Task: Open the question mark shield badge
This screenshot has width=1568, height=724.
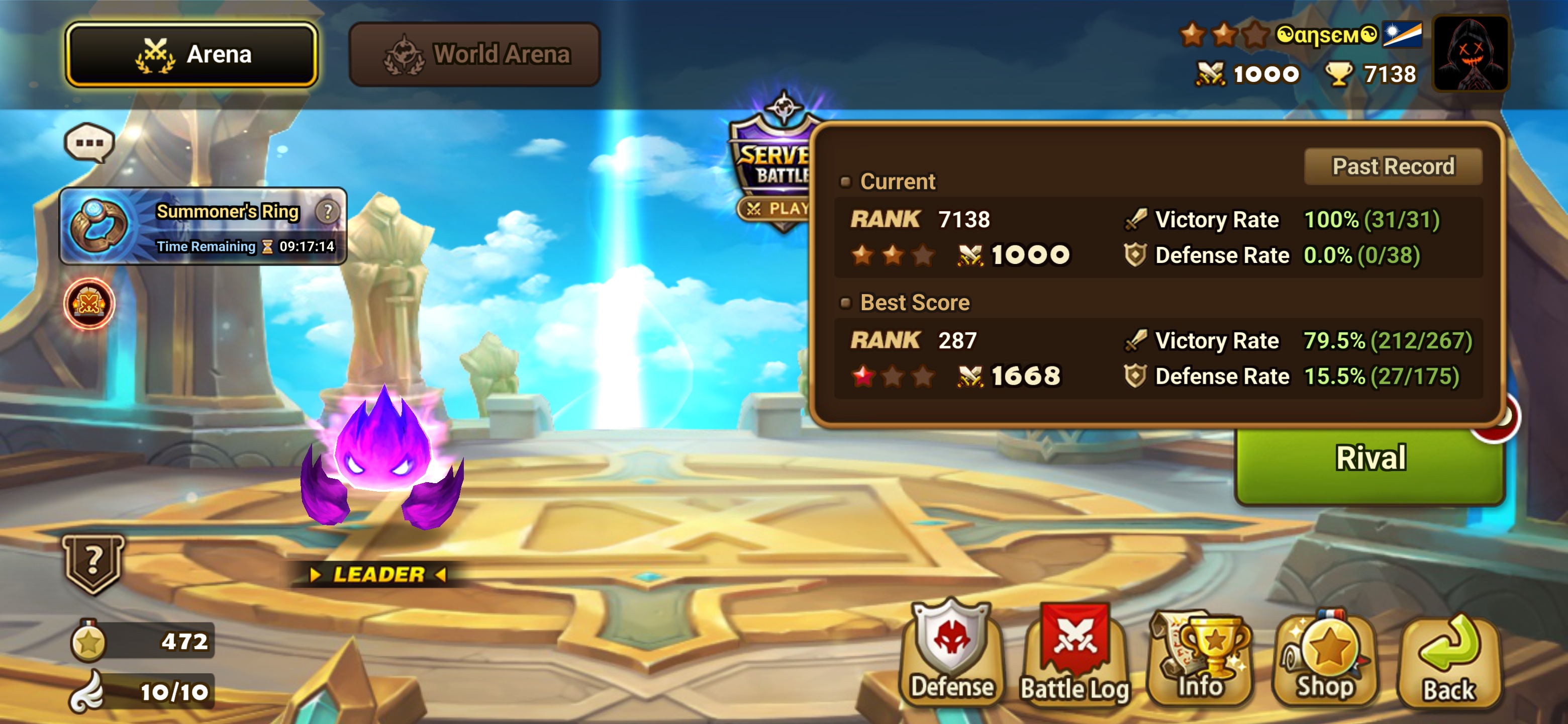Action: (92, 563)
